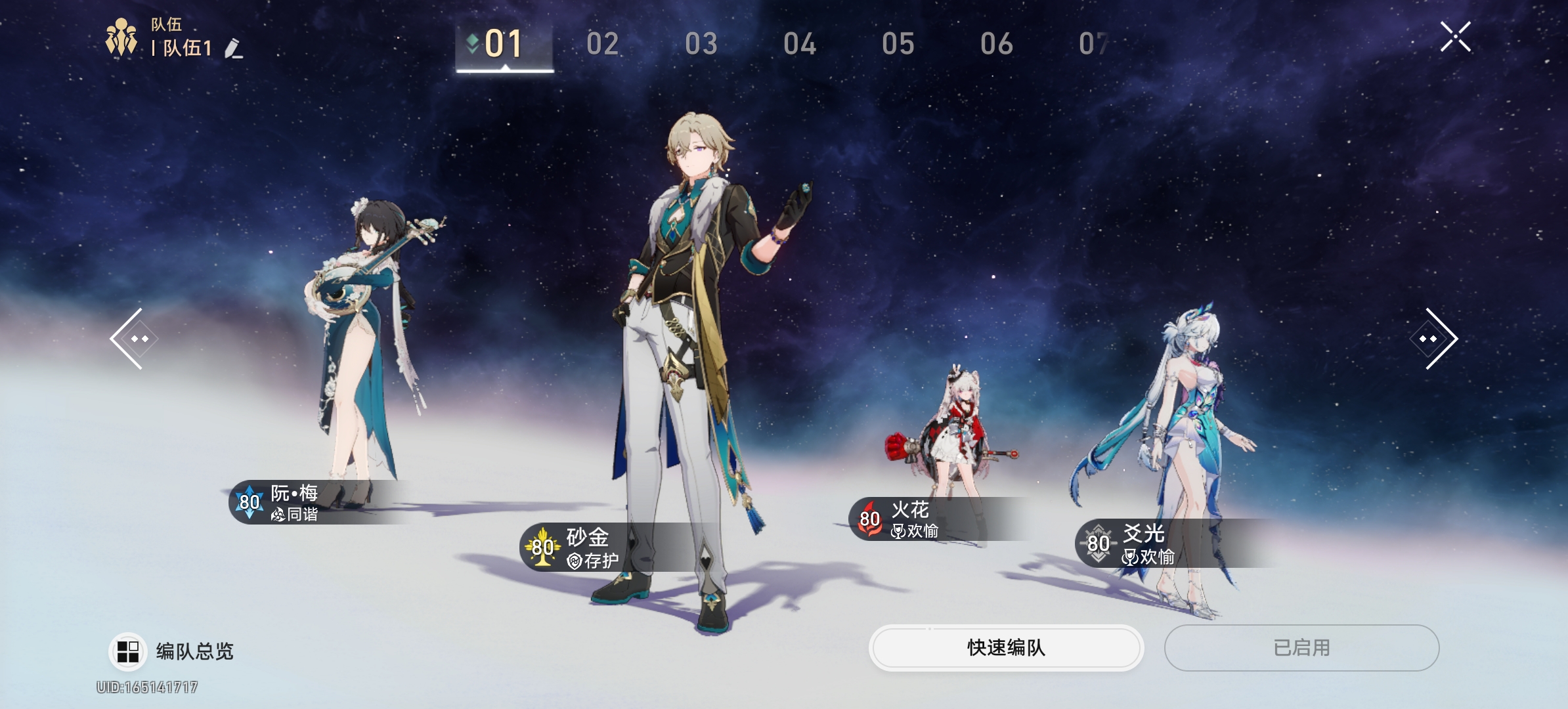Go to previous team with left arrow
1568x709 pixels.
133,339
